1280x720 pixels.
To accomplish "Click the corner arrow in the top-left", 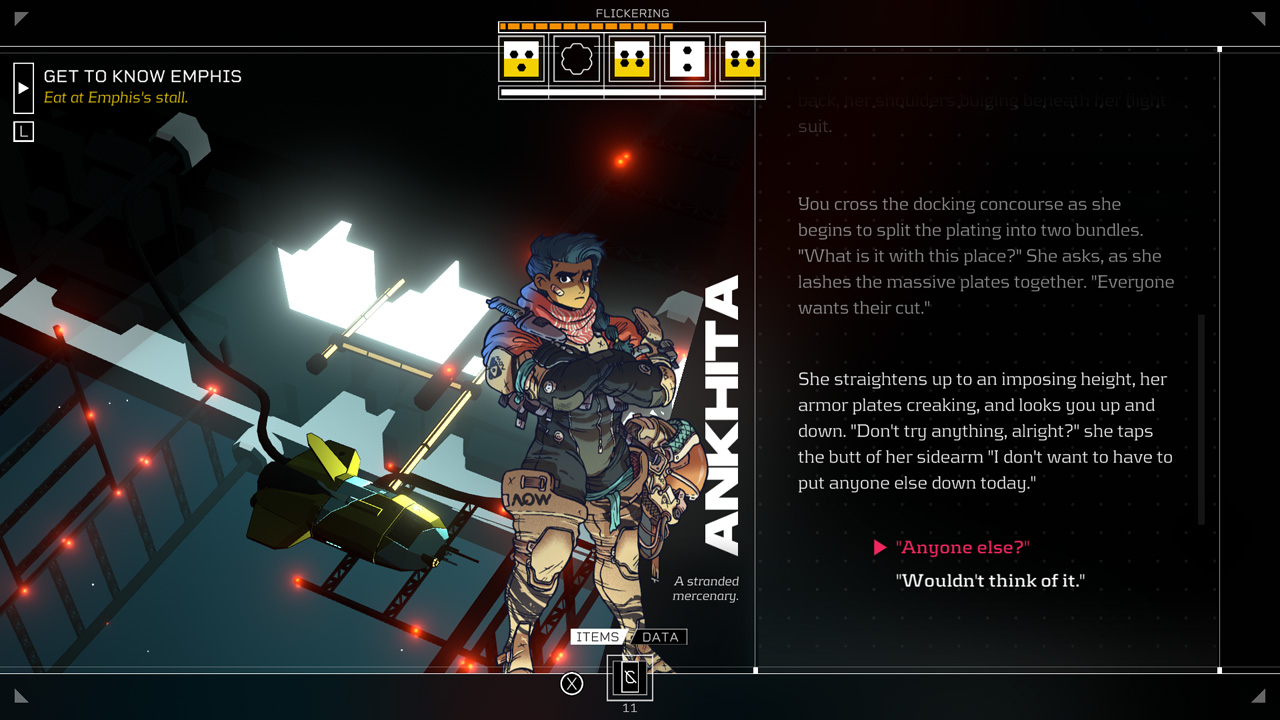I will pos(19,17).
